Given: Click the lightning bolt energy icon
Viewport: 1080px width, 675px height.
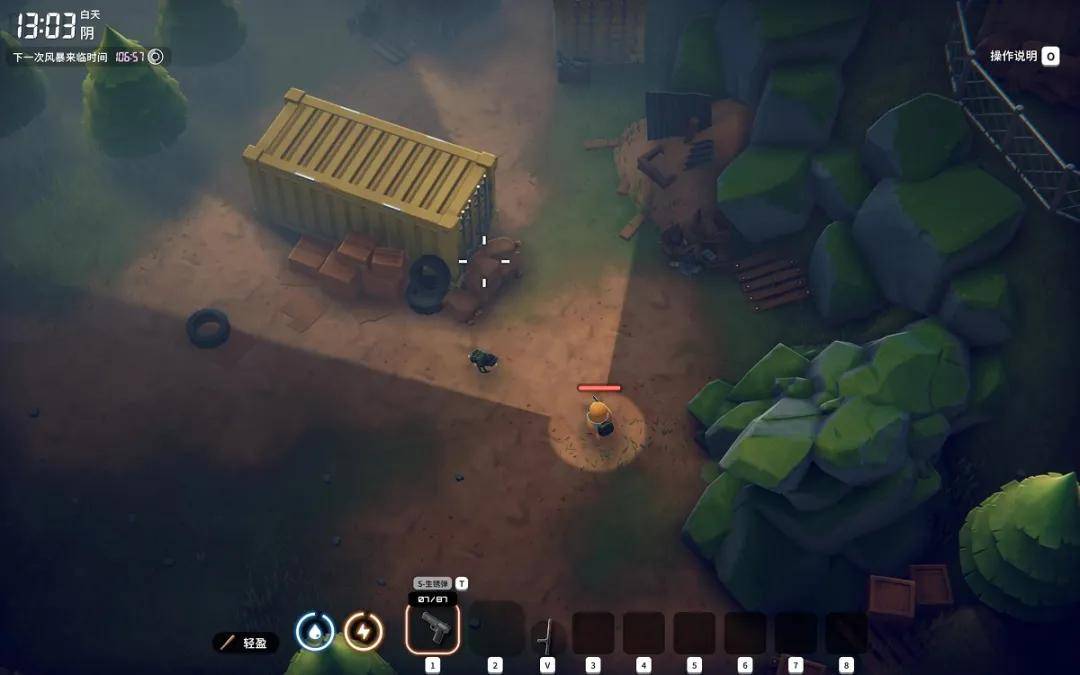Looking at the screenshot, I should [363, 631].
